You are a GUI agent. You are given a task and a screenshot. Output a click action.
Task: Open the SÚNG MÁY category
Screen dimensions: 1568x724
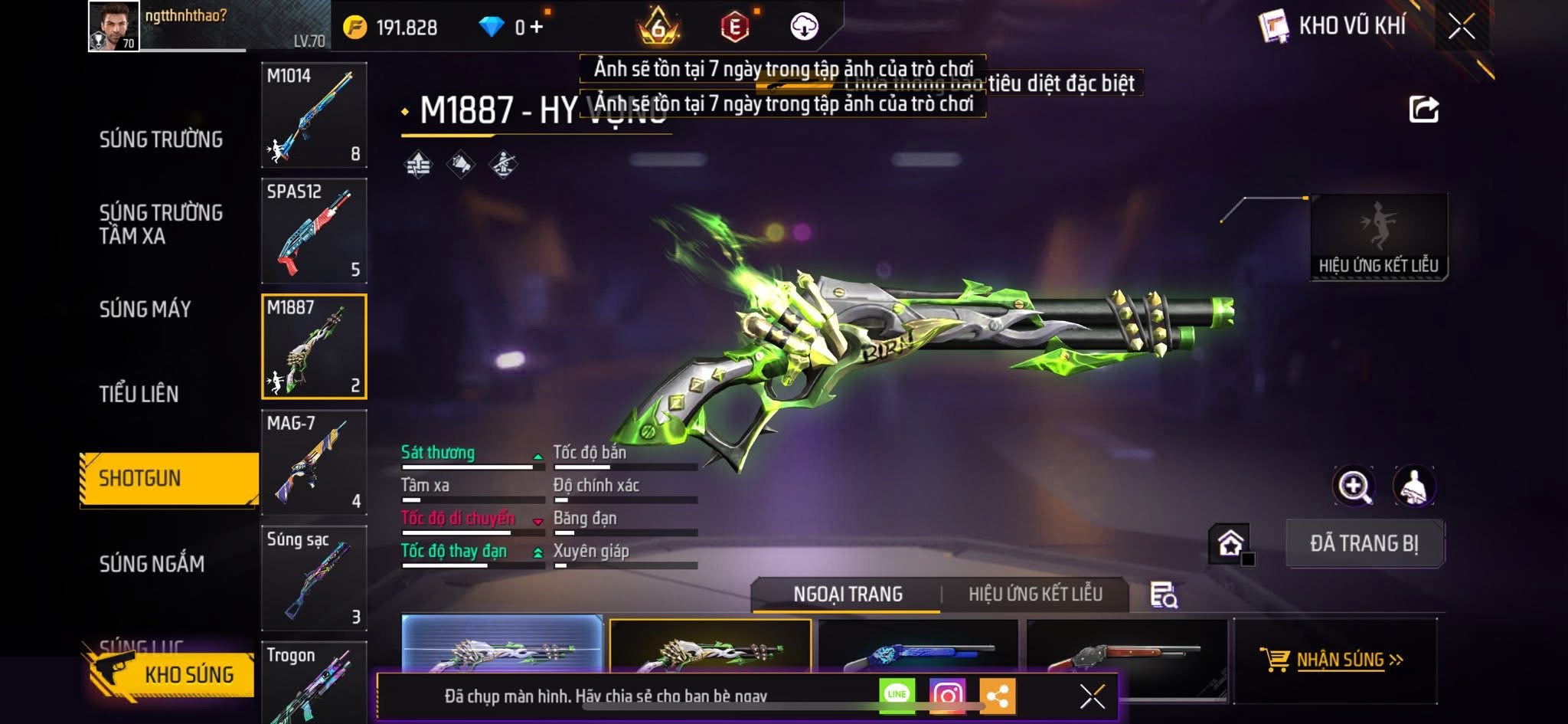tap(145, 310)
